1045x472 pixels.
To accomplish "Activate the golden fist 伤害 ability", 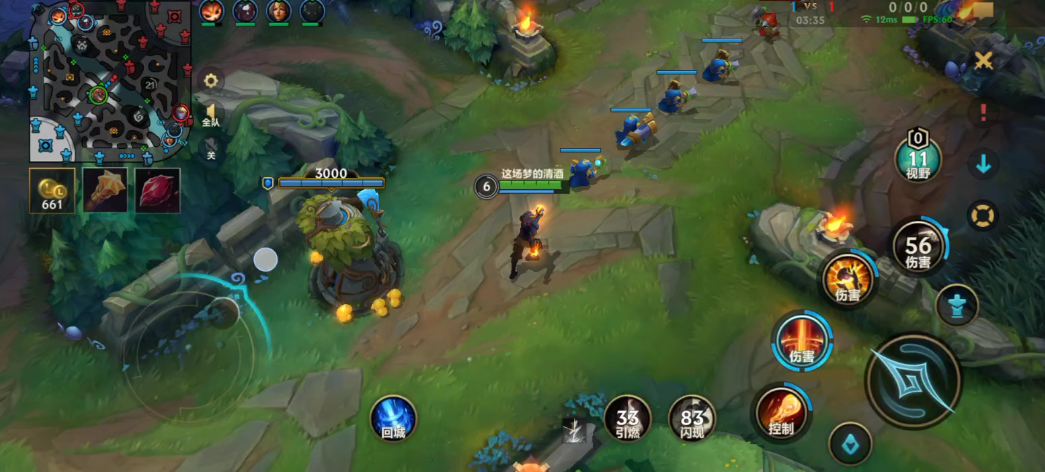I will coord(848,279).
